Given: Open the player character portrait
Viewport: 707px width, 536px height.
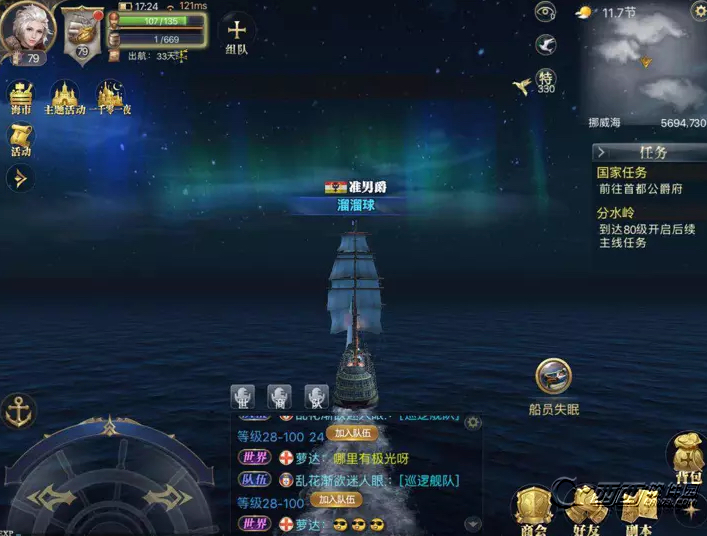Looking at the screenshot, I should pos(26,29).
